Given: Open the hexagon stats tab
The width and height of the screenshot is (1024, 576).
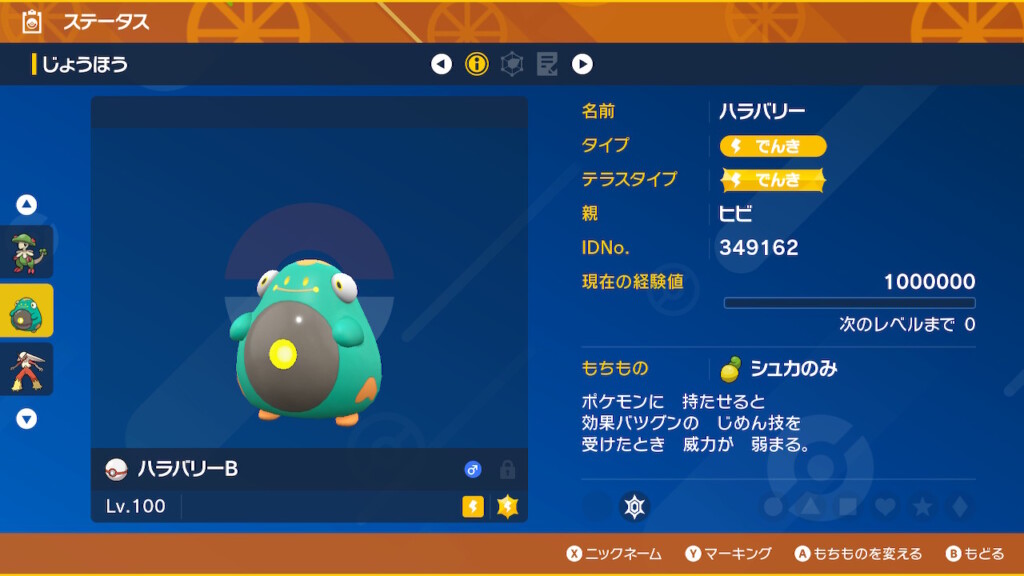Looking at the screenshot, I should coord(512,65).
